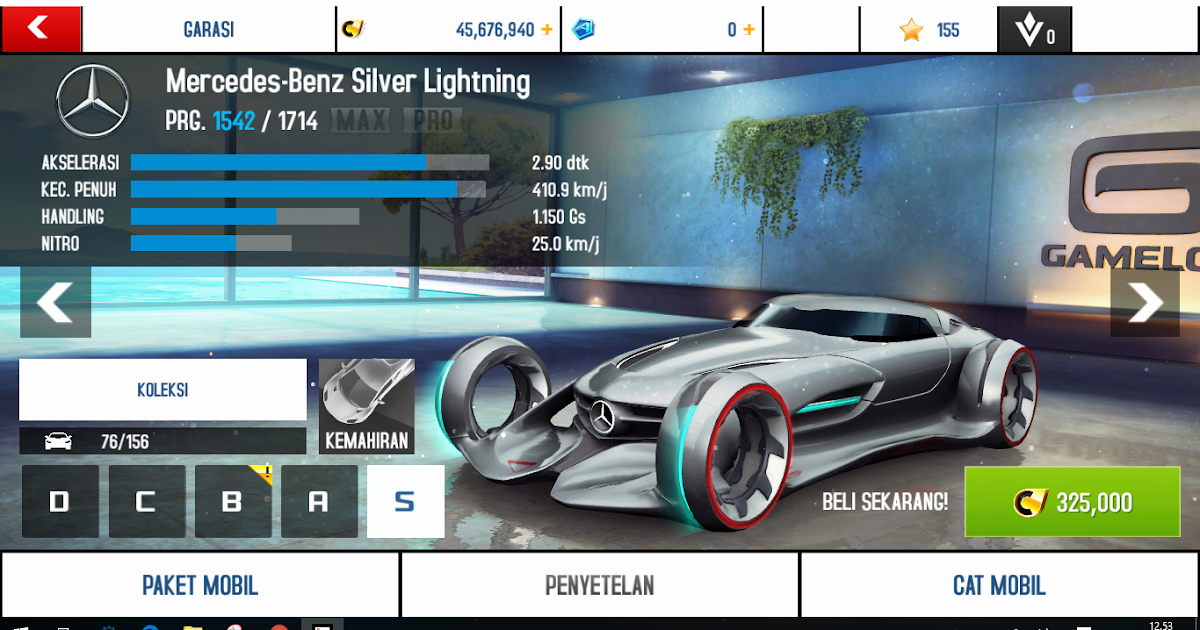
Task: Select car class A
Action: coord(319,501)
